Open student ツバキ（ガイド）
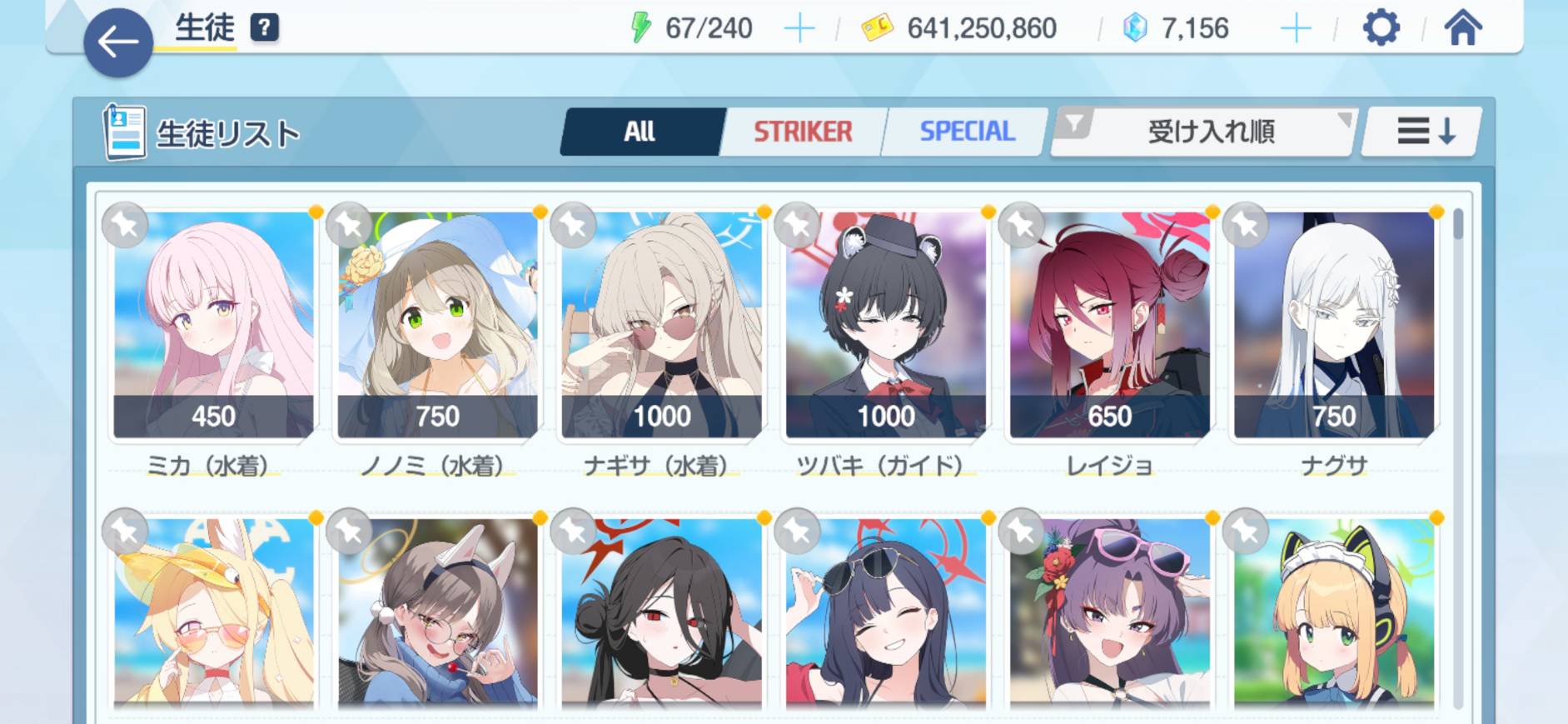This screenshot has height=724, width=1568. 885,325
